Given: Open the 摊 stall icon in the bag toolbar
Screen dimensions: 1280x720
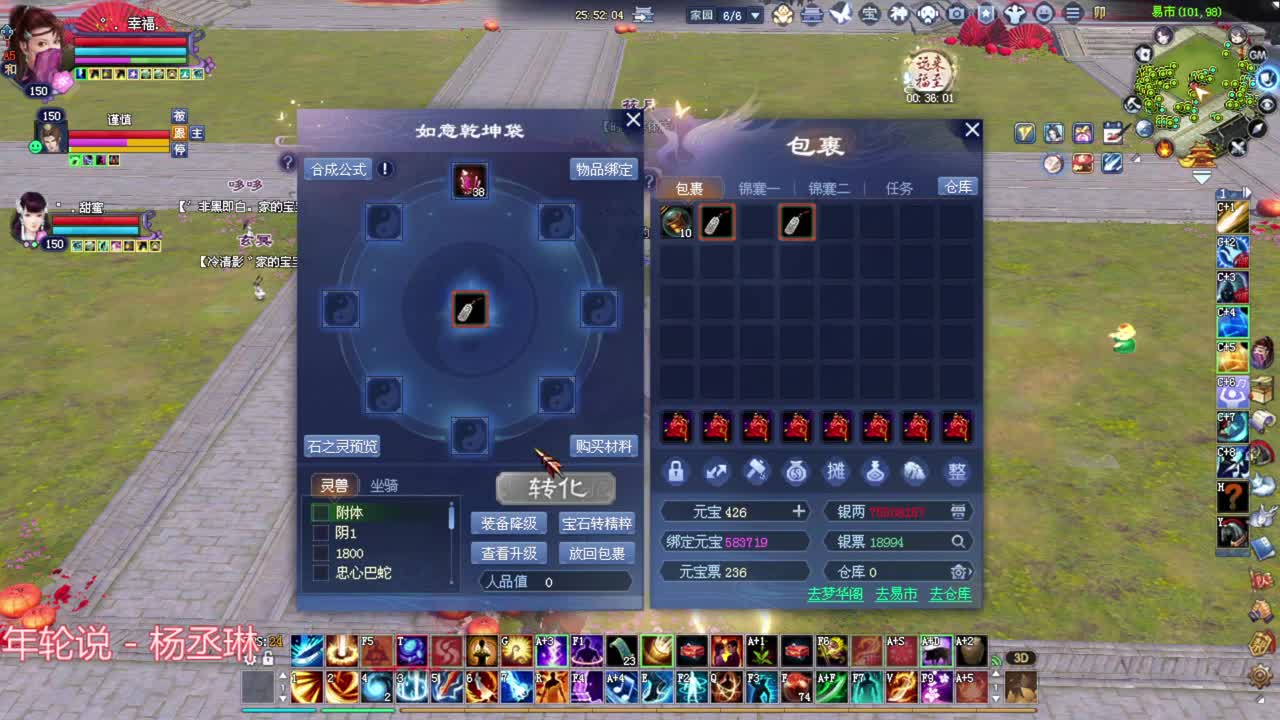Looking at the screenshot, I should (x=838, y=472).
